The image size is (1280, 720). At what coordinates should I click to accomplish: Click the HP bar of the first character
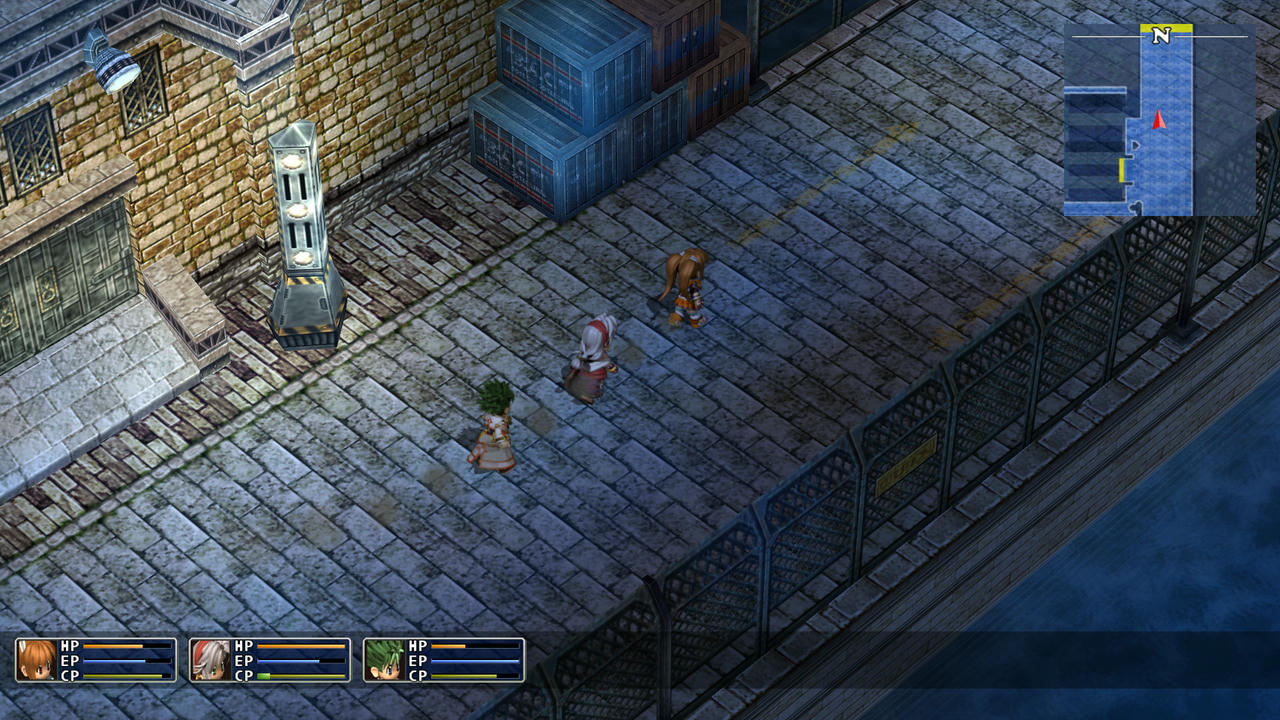point(115,646)
